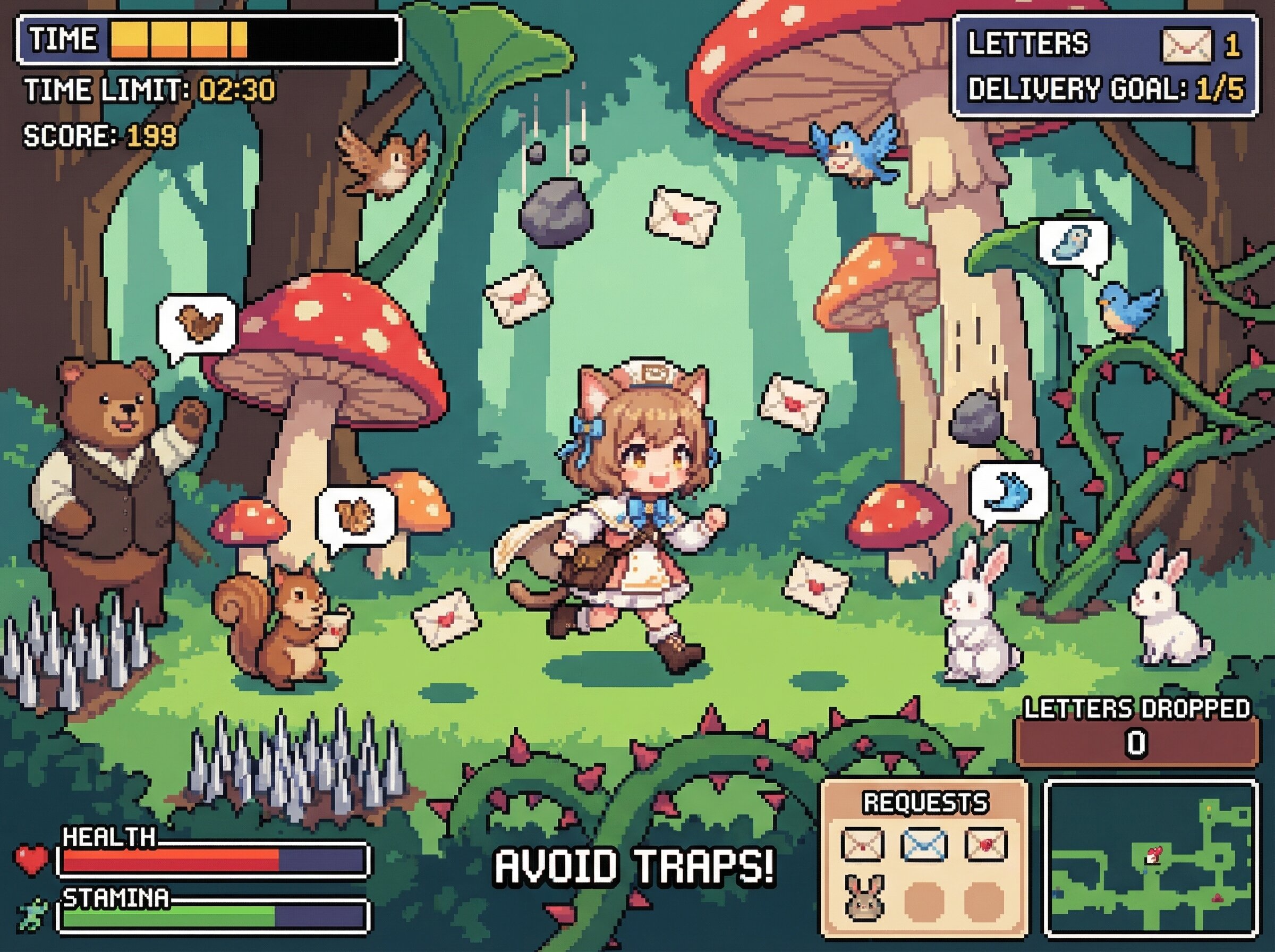Image resolution: width=1275 pixels, height=952 pixels.
Task: Open the Letters envelope icon
Action: coord(1188,45)
